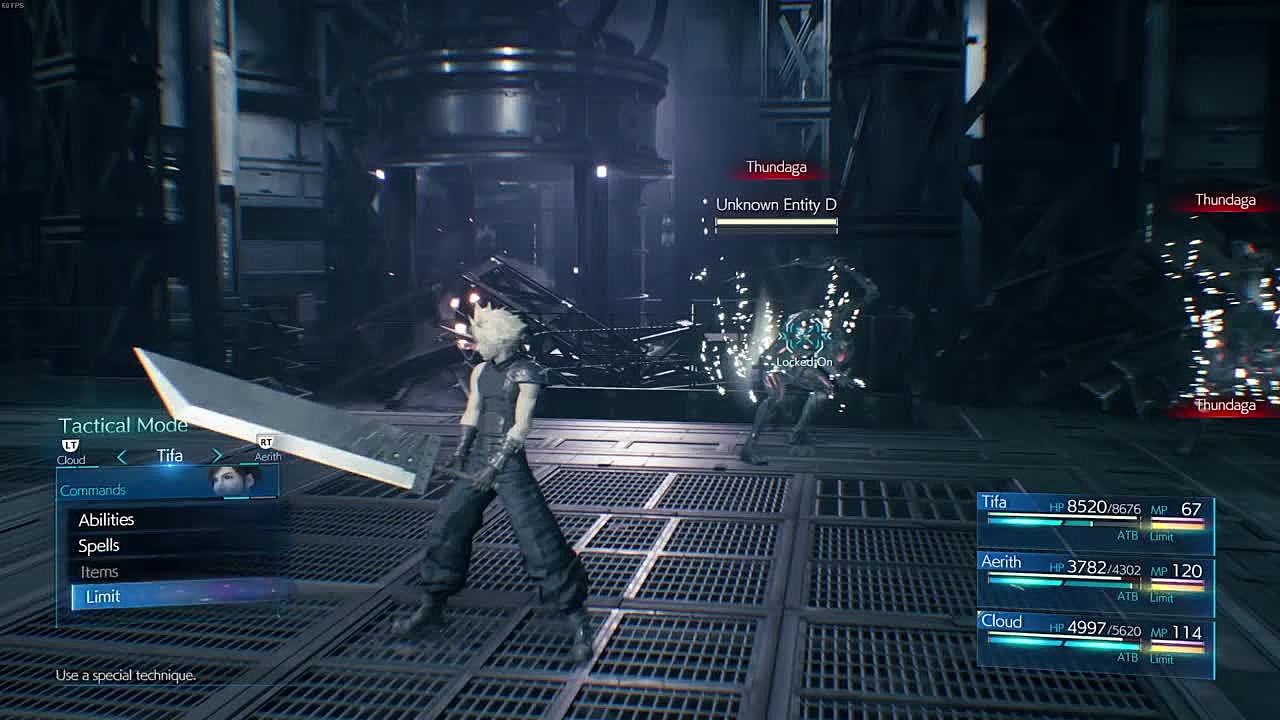This screenshot has width=1280, height=720.
Task: Open the Abilities command list
Action: coord(106,520)
